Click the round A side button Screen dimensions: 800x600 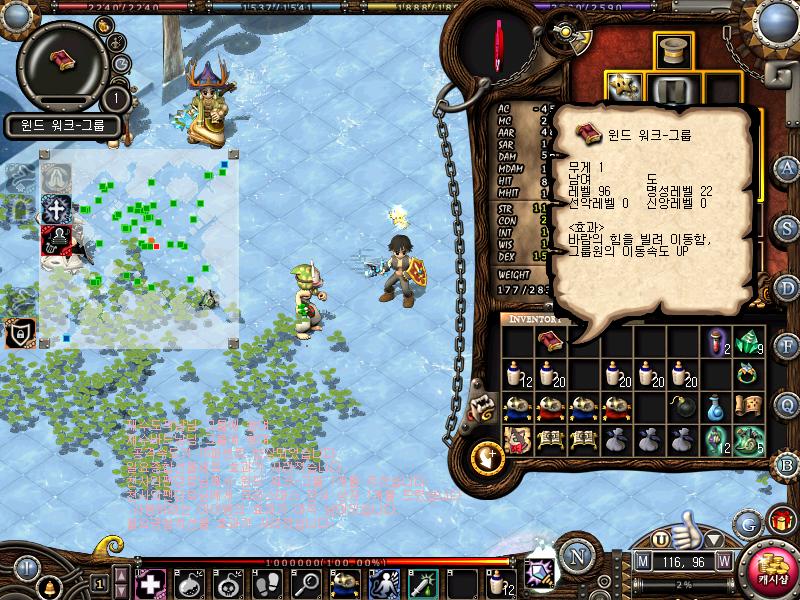(x=788, y=168)
